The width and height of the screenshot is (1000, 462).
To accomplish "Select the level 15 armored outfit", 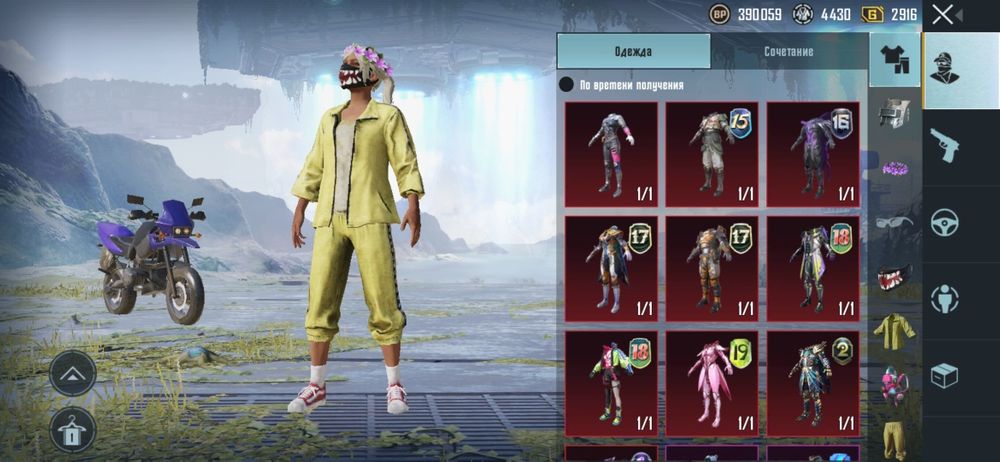I will coord(712,154).
